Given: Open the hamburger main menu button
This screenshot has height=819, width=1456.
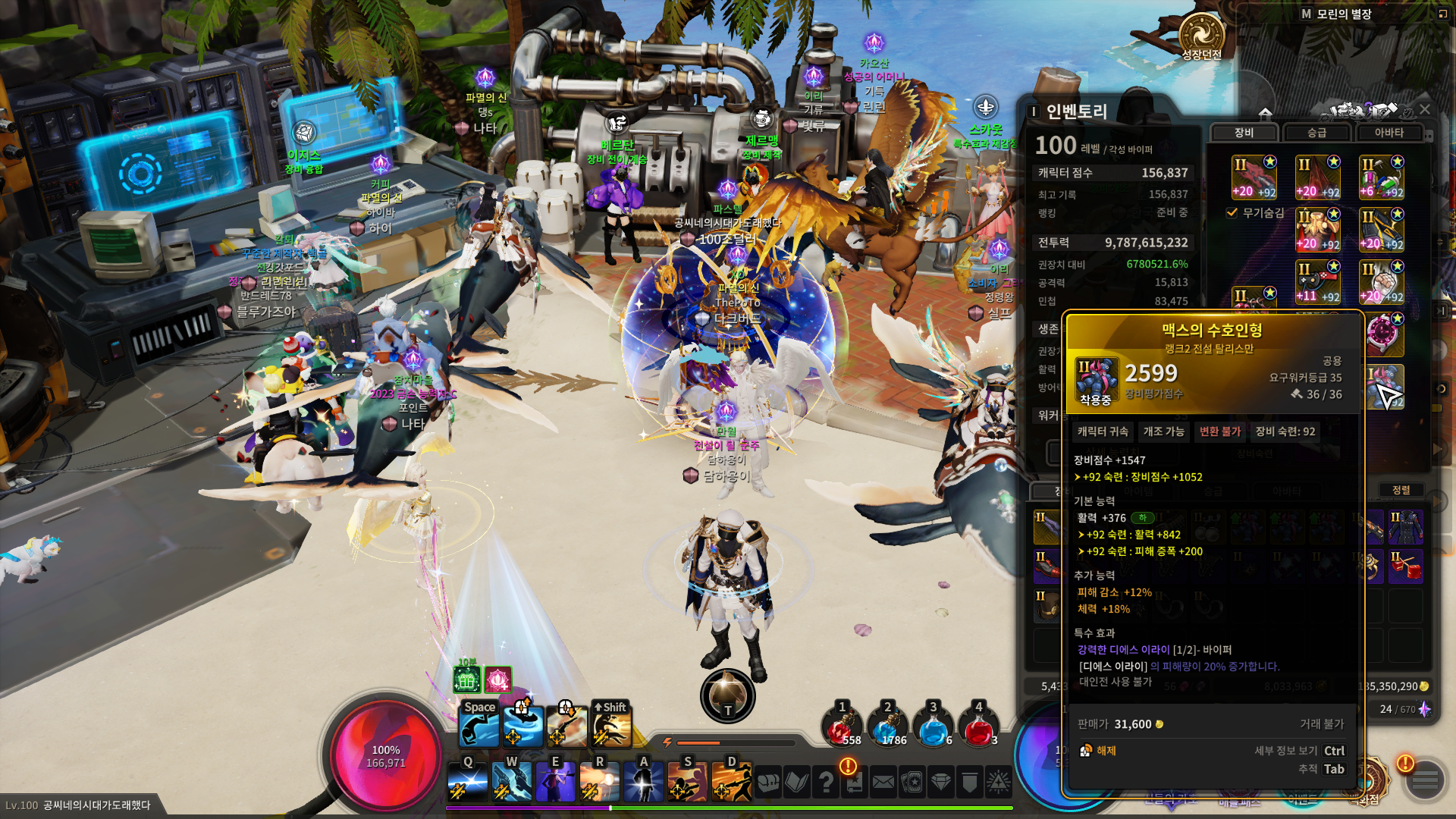Looking at the screenshot, I should pyautogui.click(x=1425, y=780).
